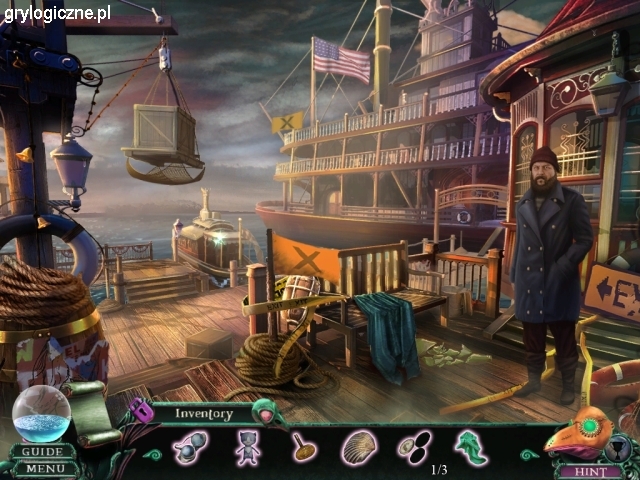Open the Menu
The width and height of the screenshot is (640, 480).
click(x=44, y=468)
